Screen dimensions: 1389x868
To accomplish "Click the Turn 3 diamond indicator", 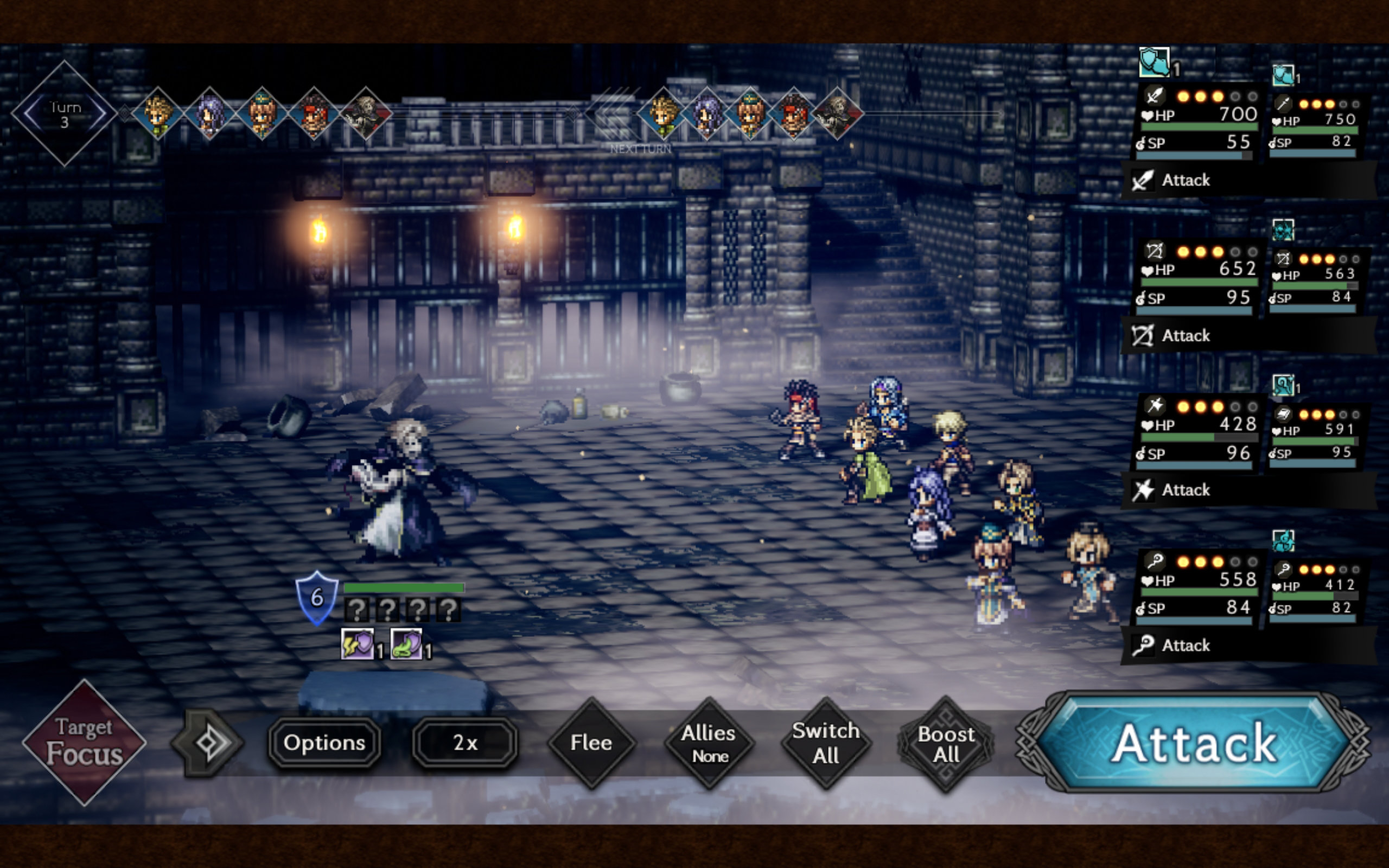I will tap(64, 114).
